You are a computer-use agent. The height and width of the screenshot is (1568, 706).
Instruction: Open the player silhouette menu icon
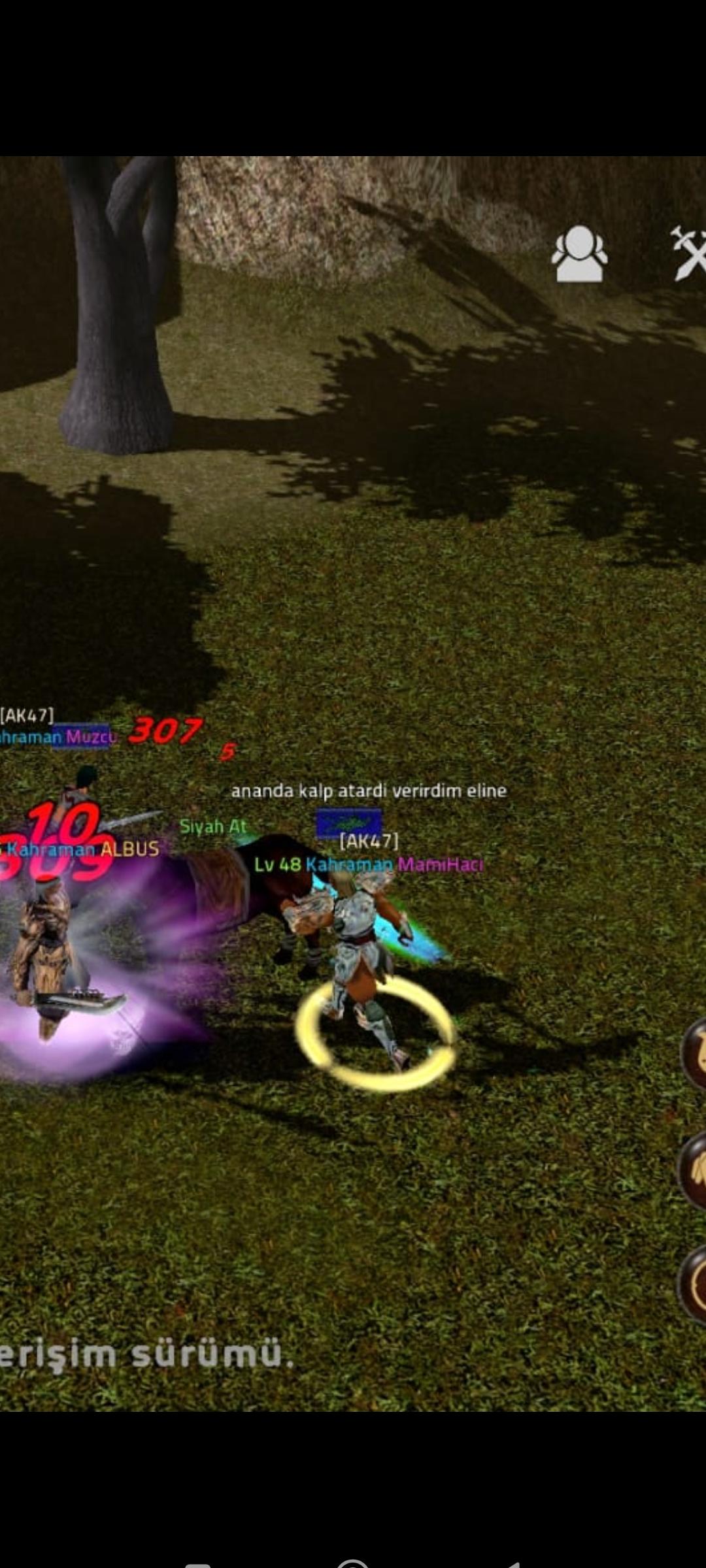point(579,254)
